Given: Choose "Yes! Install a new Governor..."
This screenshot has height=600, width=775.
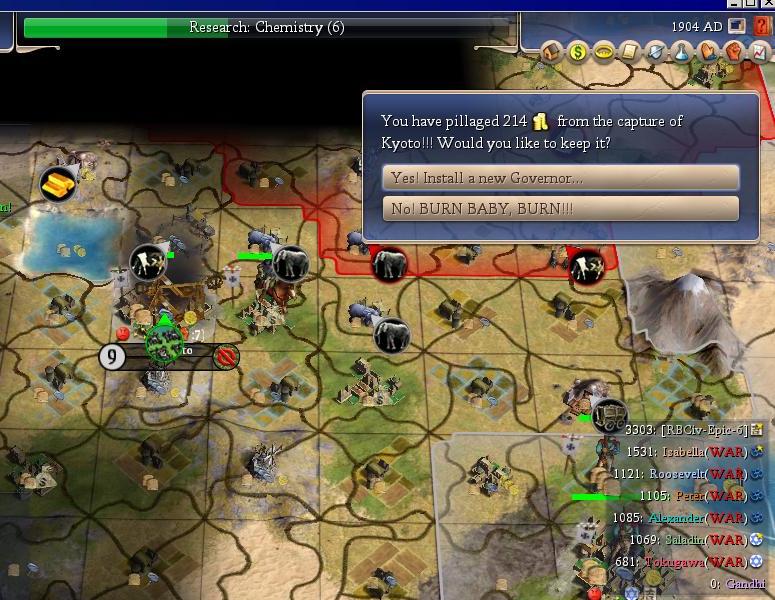Looking at the screenshot, I should click(x=560, y=178).
